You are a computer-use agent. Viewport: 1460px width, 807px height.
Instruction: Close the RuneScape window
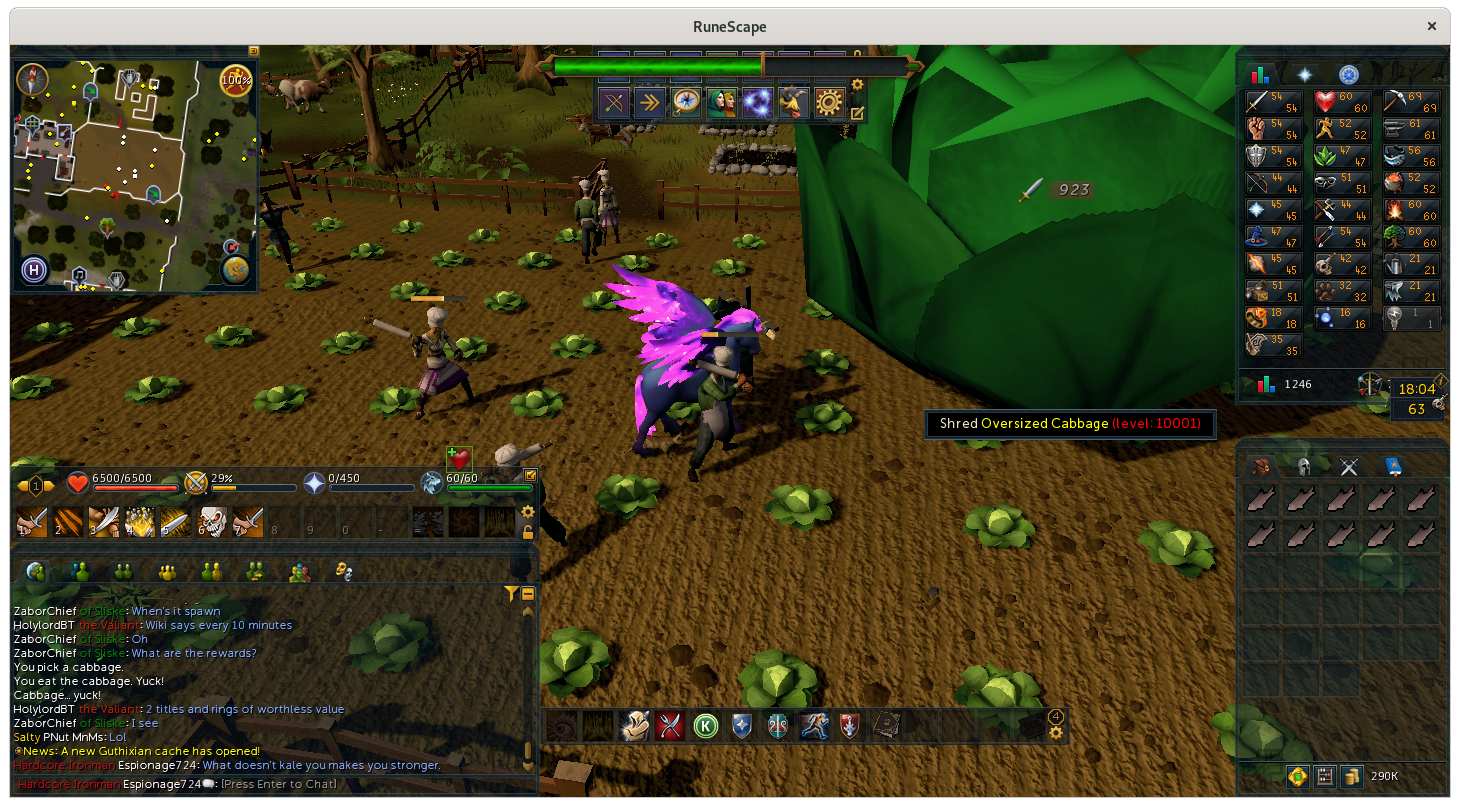coord(1432,27)
